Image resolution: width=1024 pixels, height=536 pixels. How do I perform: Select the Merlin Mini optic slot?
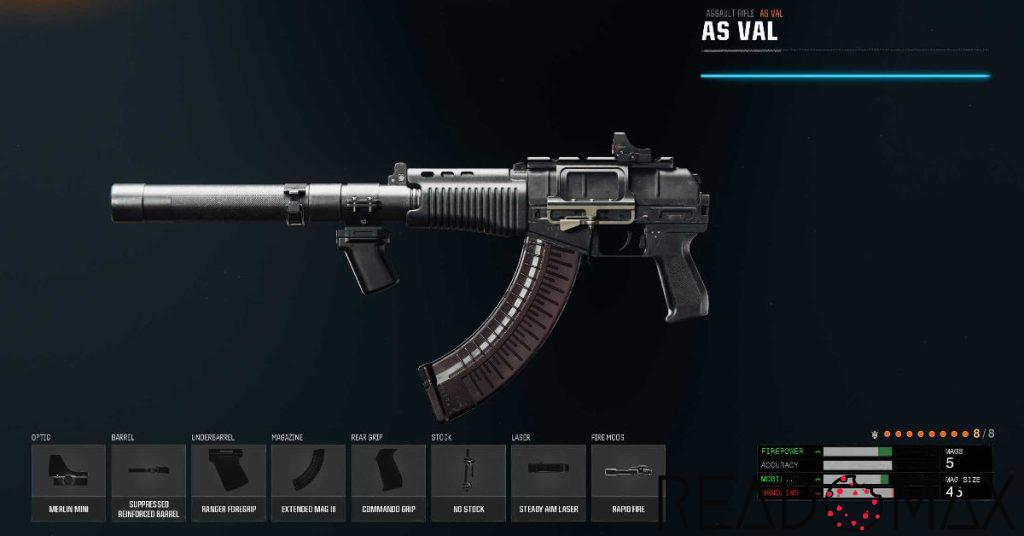[x=68, y=482]
